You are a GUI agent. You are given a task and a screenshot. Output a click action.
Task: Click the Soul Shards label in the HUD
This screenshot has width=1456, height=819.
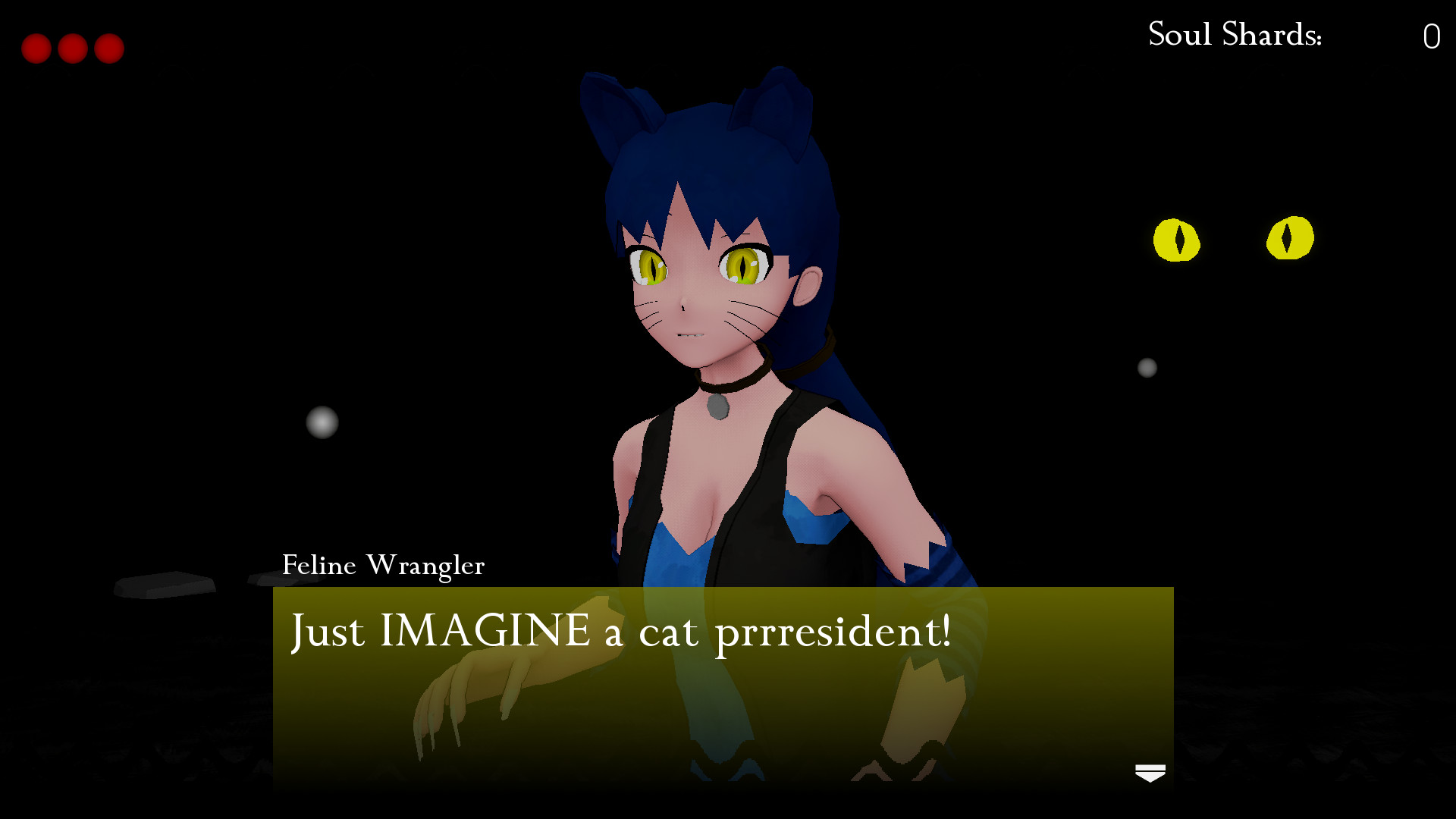(1234, 33)
